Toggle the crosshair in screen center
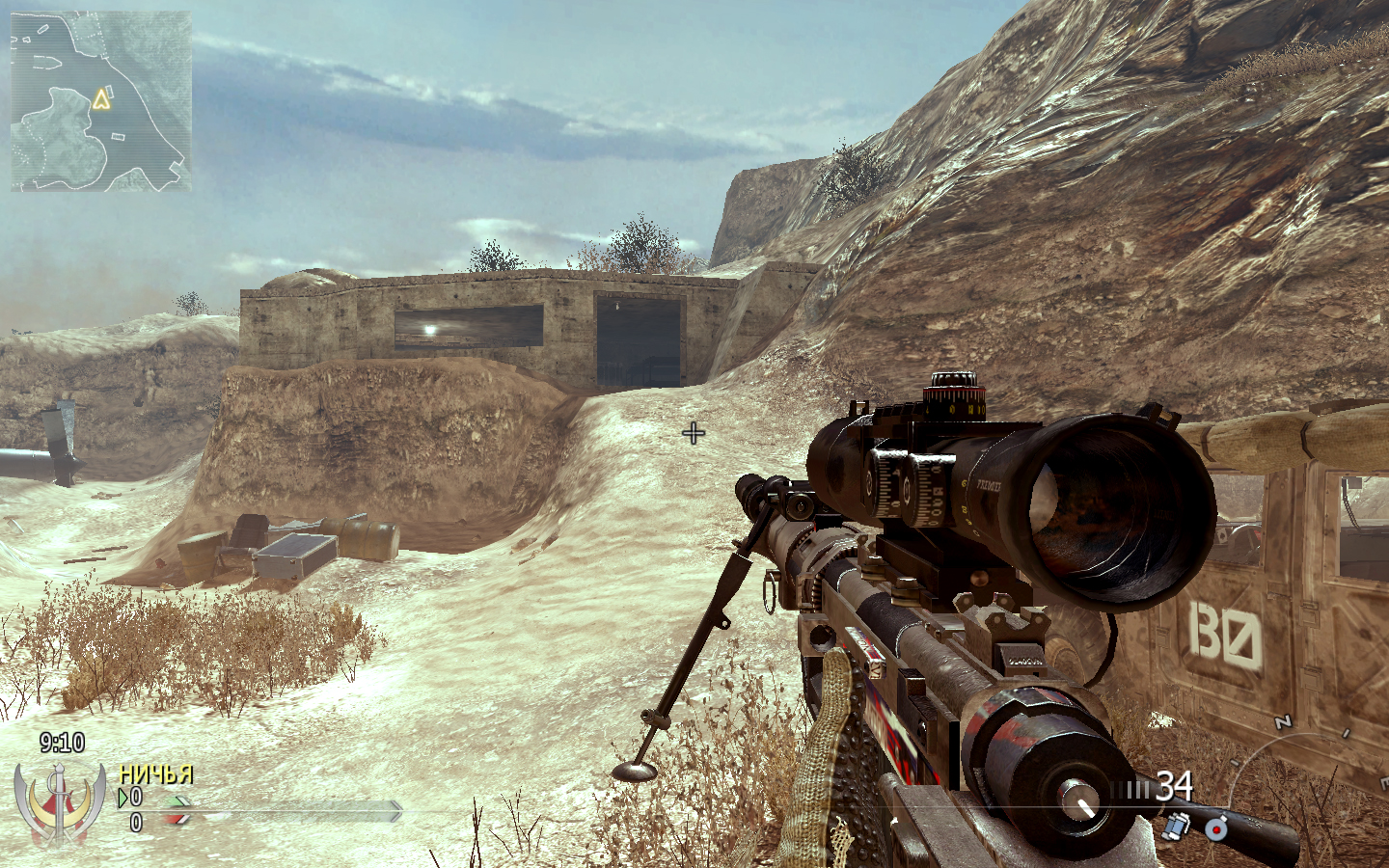1389x868 pixels. (693, 432)
